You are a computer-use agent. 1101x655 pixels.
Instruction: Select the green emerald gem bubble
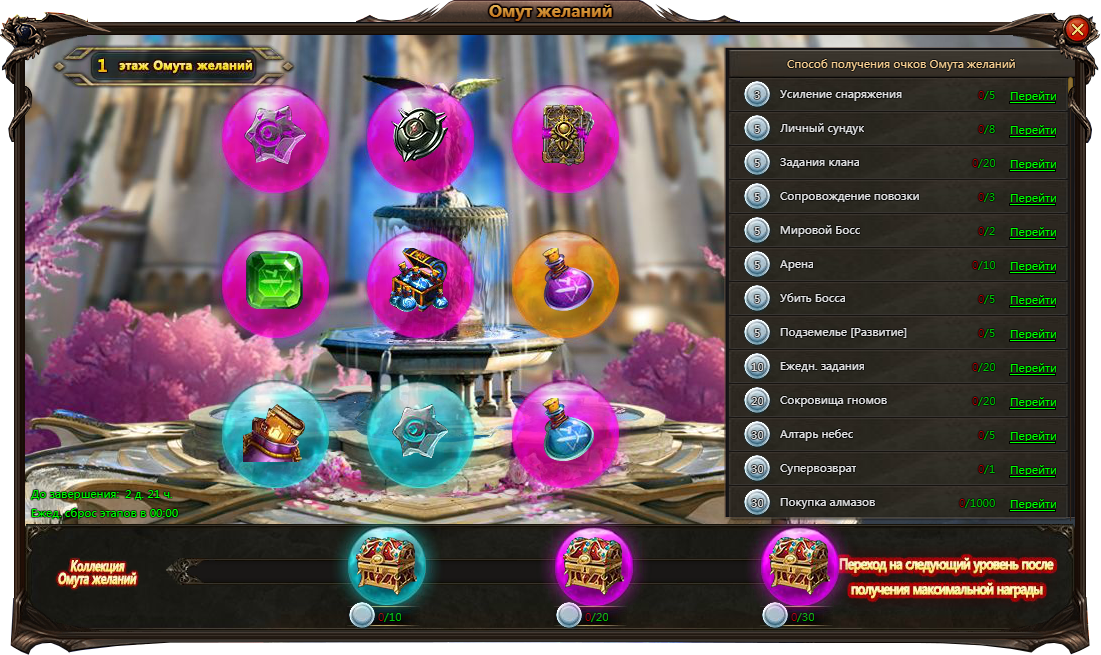tap(275, 285)
